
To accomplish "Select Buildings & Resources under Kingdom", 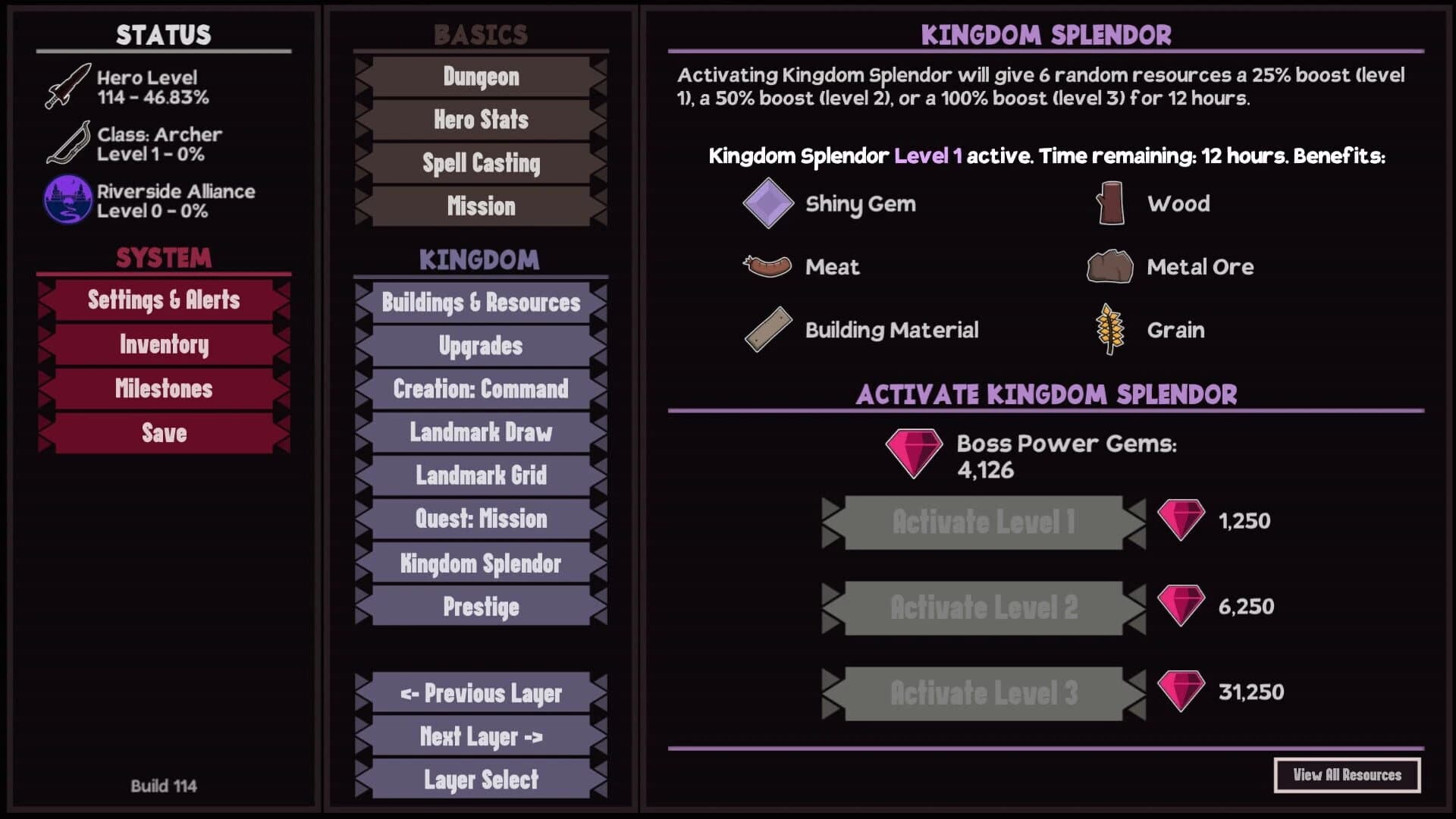I will pos(479,303).
